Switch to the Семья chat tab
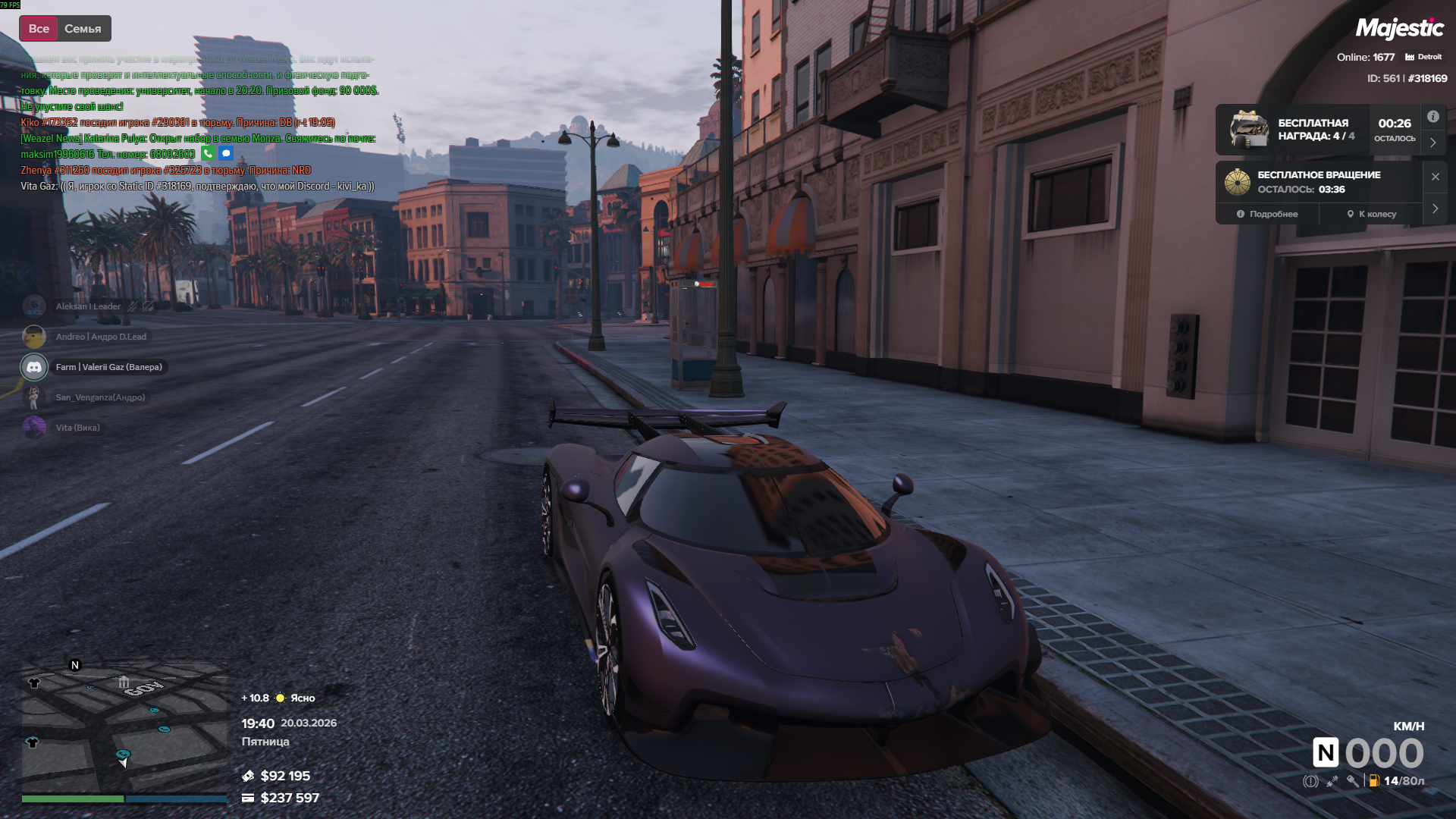1456x819 pixels. tap(83, 29)
